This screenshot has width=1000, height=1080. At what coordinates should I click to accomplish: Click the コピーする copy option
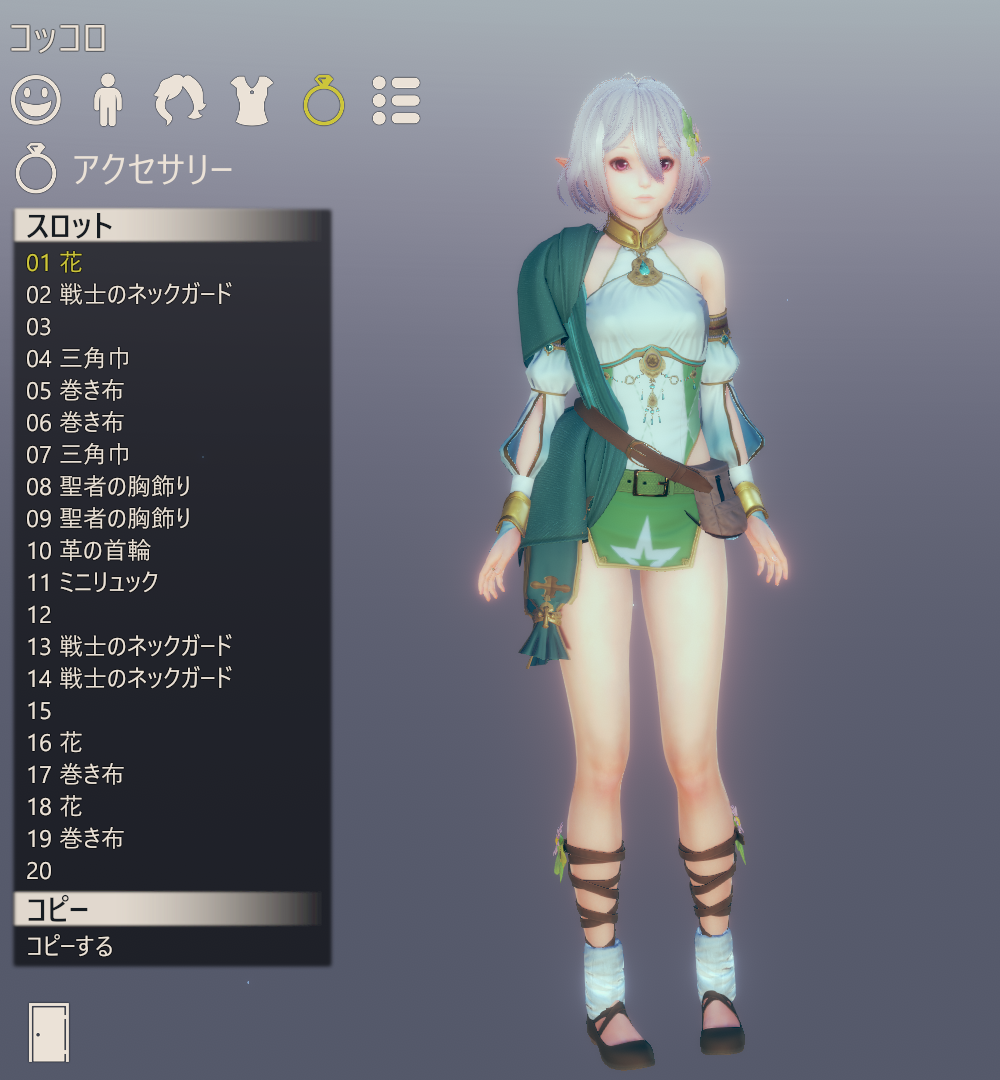click(70, 946)
